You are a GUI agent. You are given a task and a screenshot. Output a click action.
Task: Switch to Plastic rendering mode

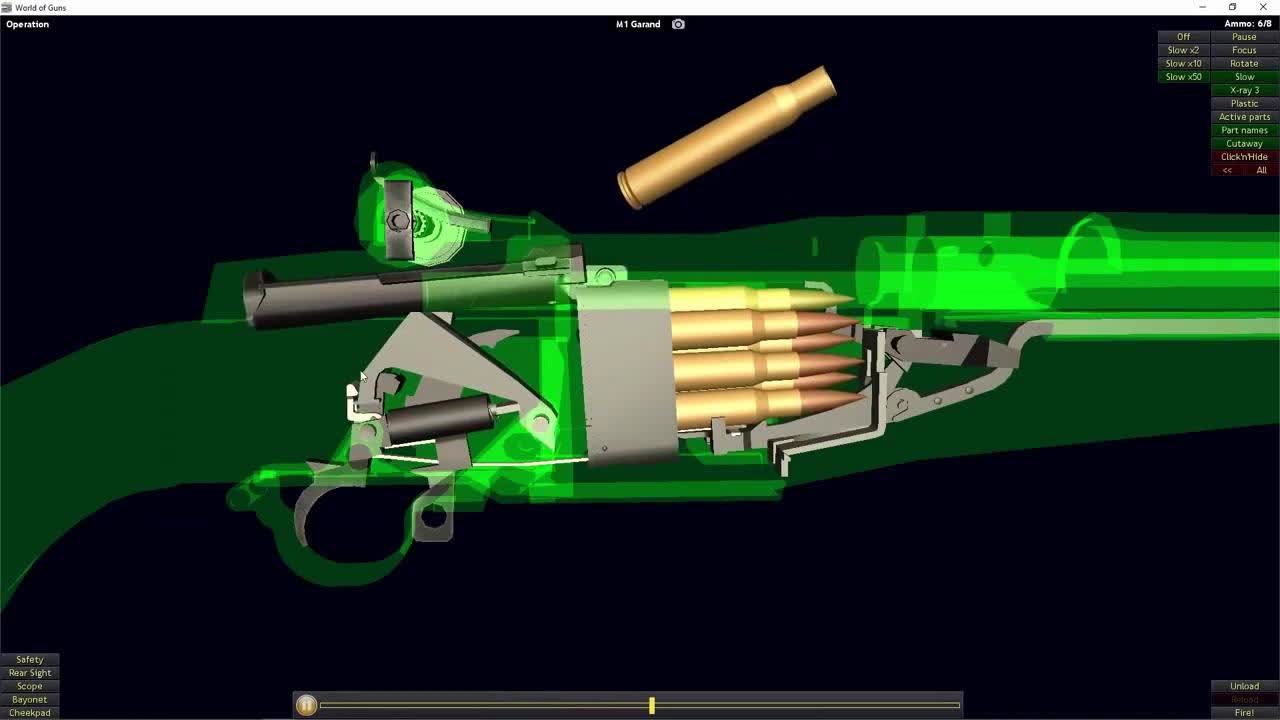pos(1242,103)
